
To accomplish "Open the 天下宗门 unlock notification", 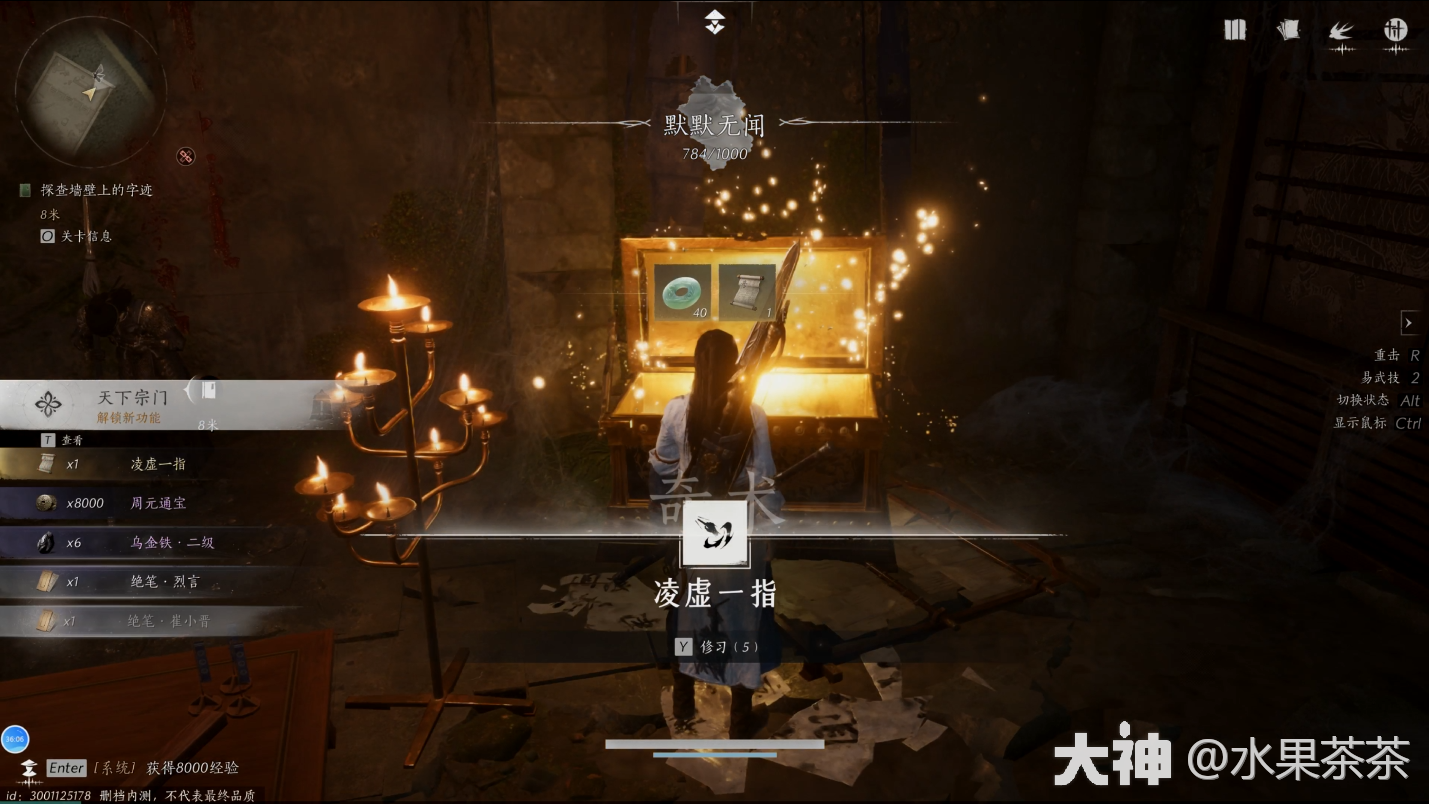I will coord(130,405).
